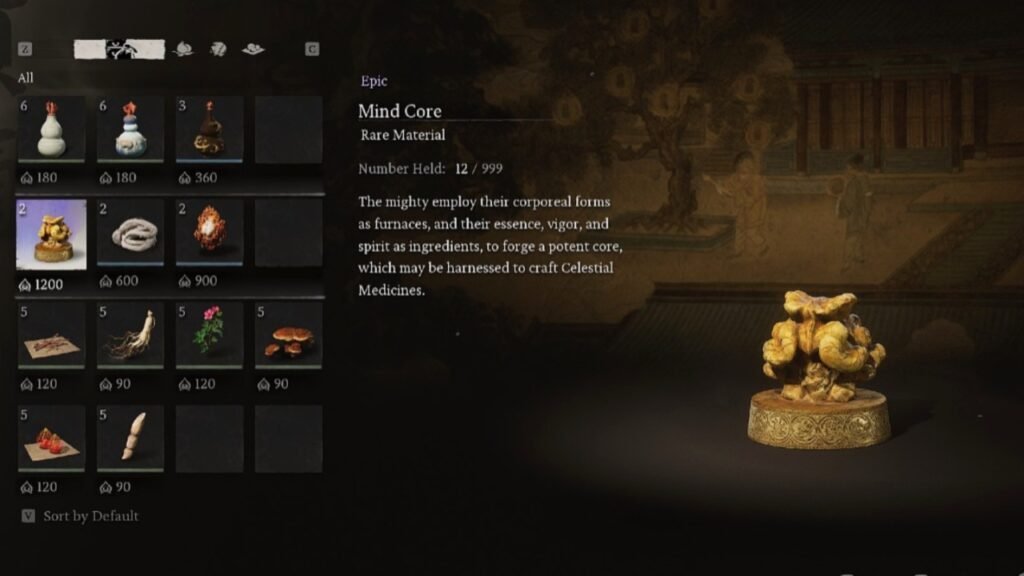Screen dimensions: 1024x576
Task: Select the fiery orange ember item
Action: tap(209, 234)
